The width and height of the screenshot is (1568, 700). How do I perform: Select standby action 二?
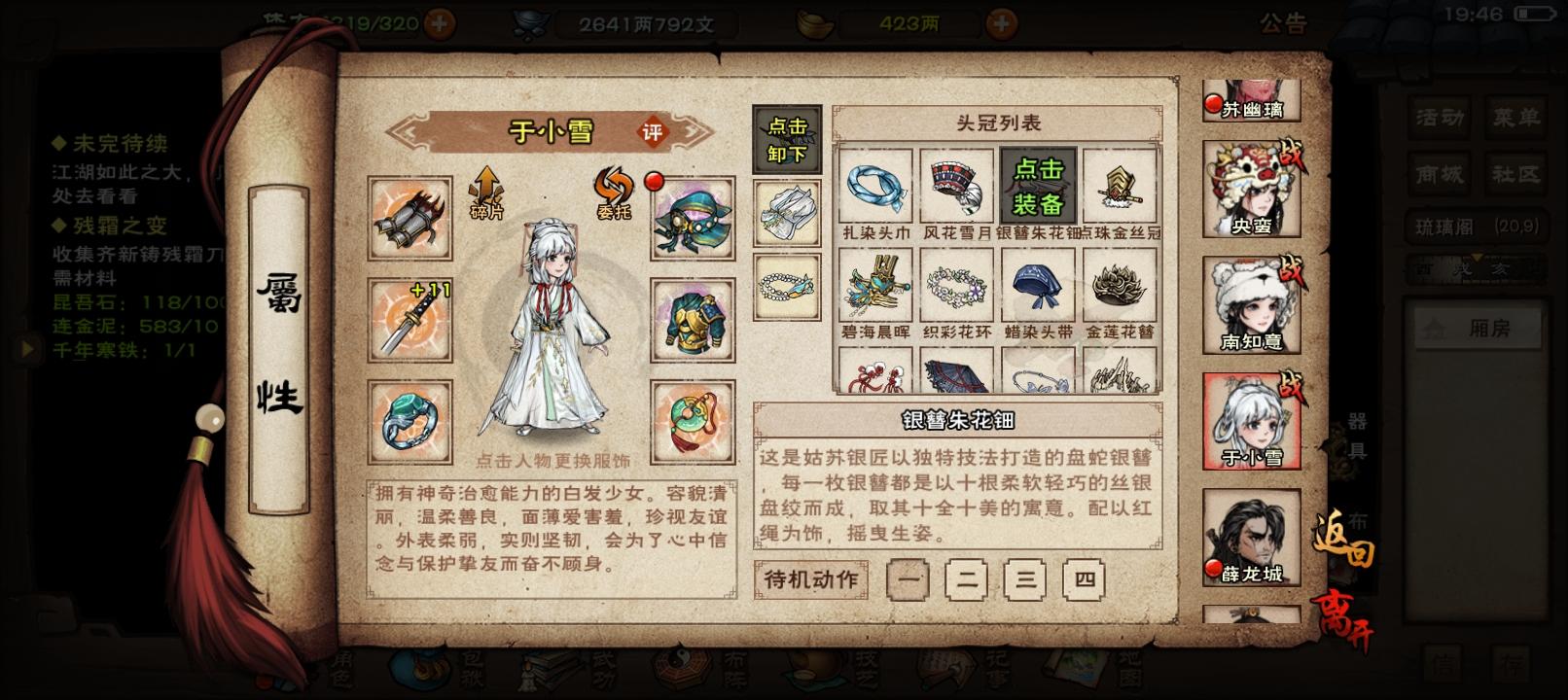pyautogui.click(x=967, y=580)
